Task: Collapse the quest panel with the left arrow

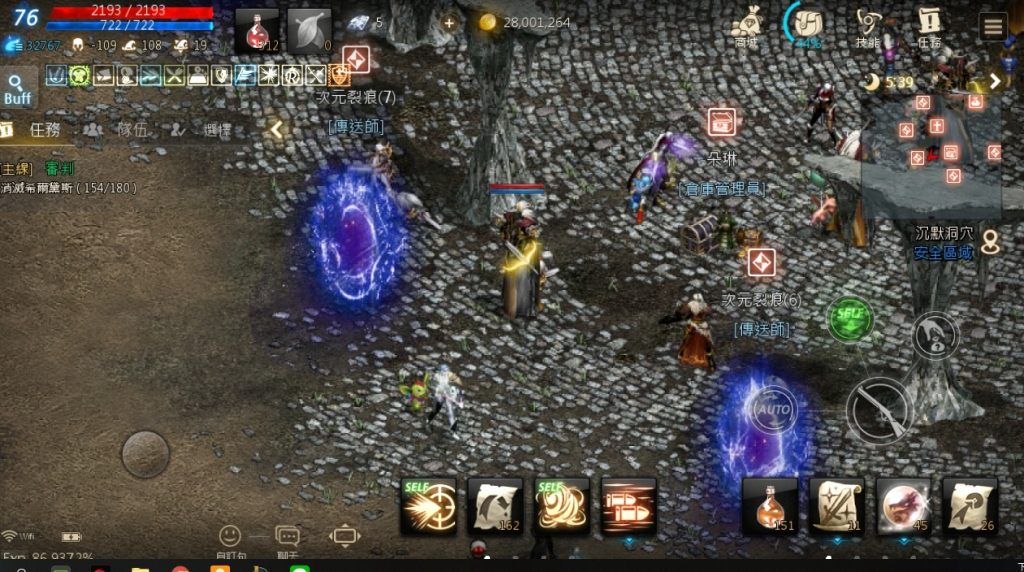Action: point(277,129)
